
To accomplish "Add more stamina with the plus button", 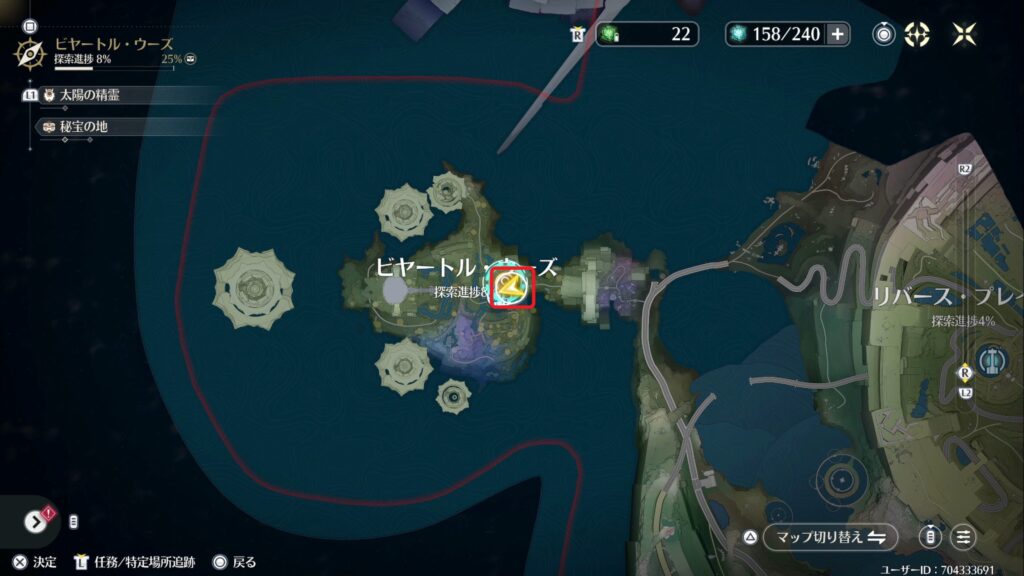I will pos(838,34).
